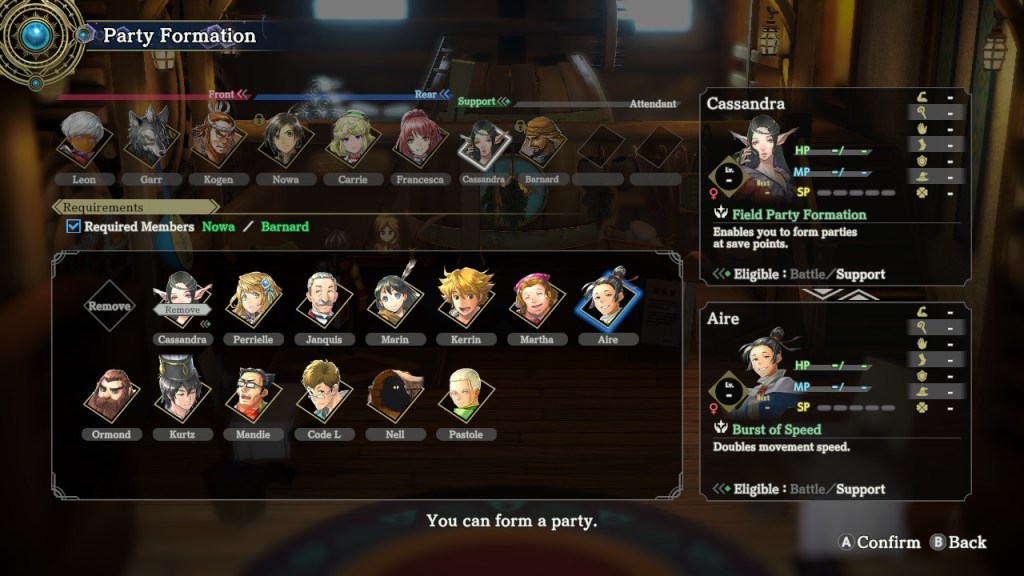Choose Francesca's rear row slot
Screen dimensions: 1024x576
click(x=419, y=139)
